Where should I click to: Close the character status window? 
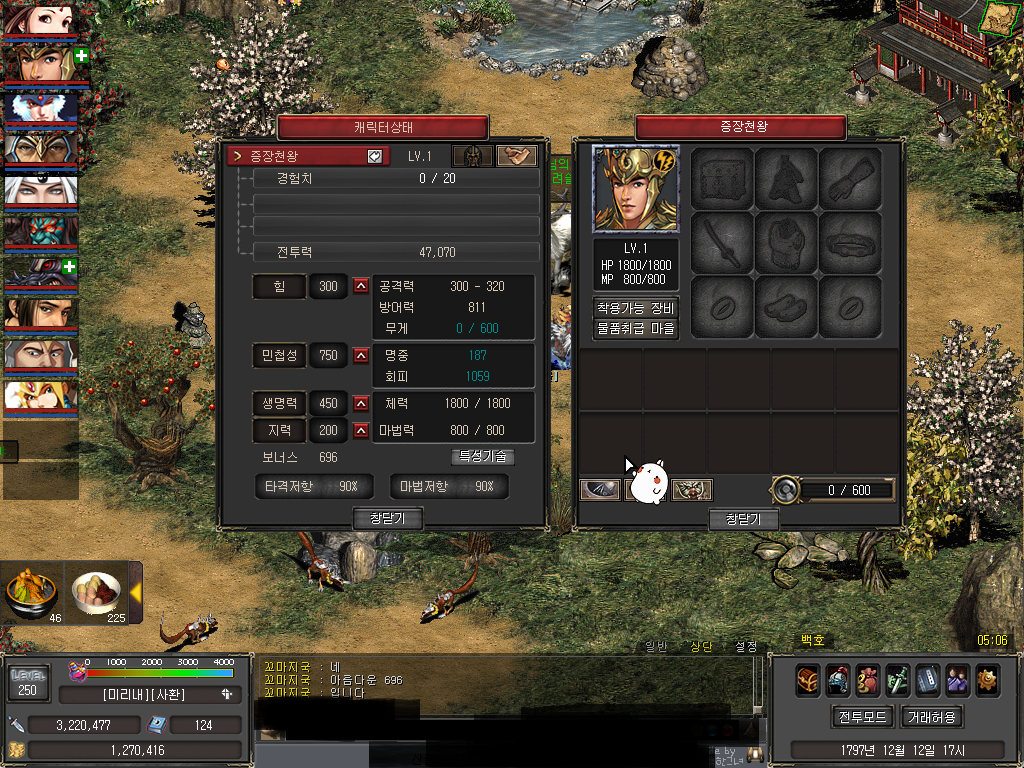tap(388, 518)
